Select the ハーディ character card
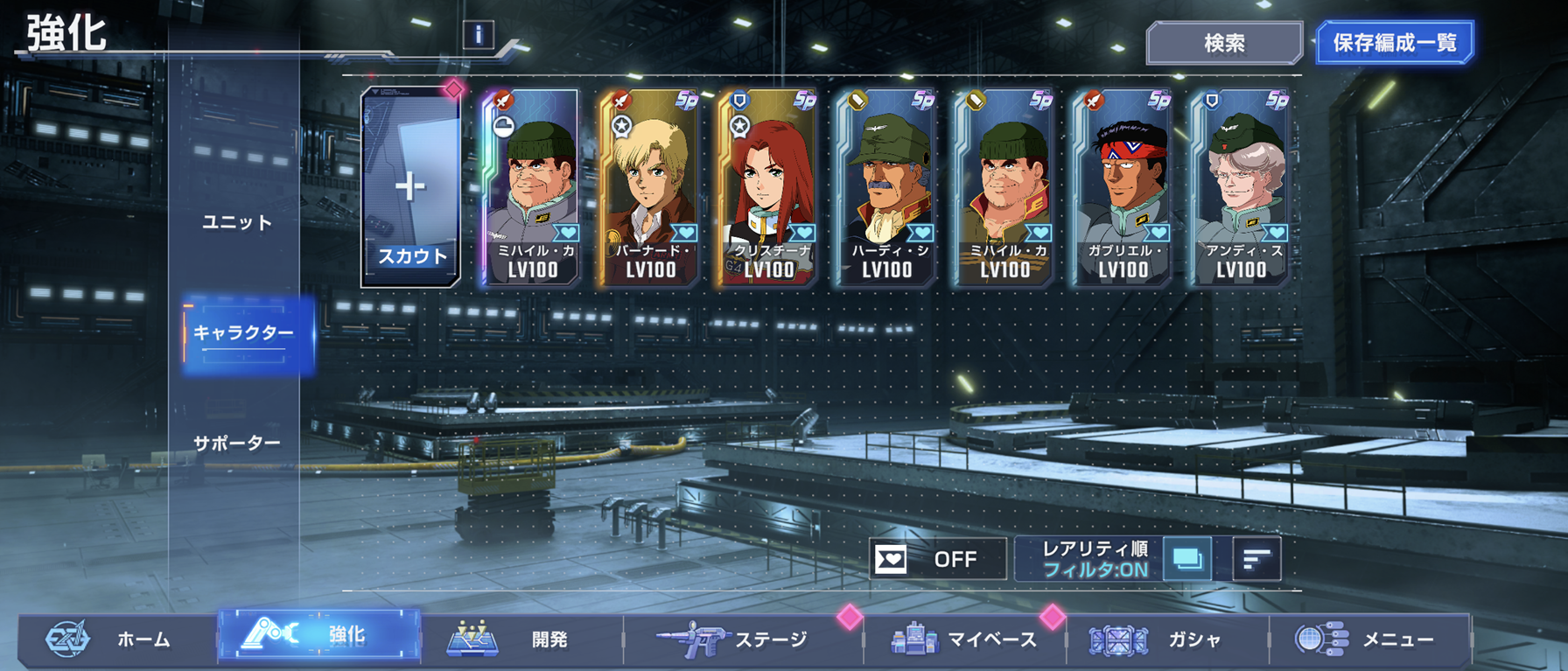The height and width of the screenshot is (671, 1568). [885, 188]
